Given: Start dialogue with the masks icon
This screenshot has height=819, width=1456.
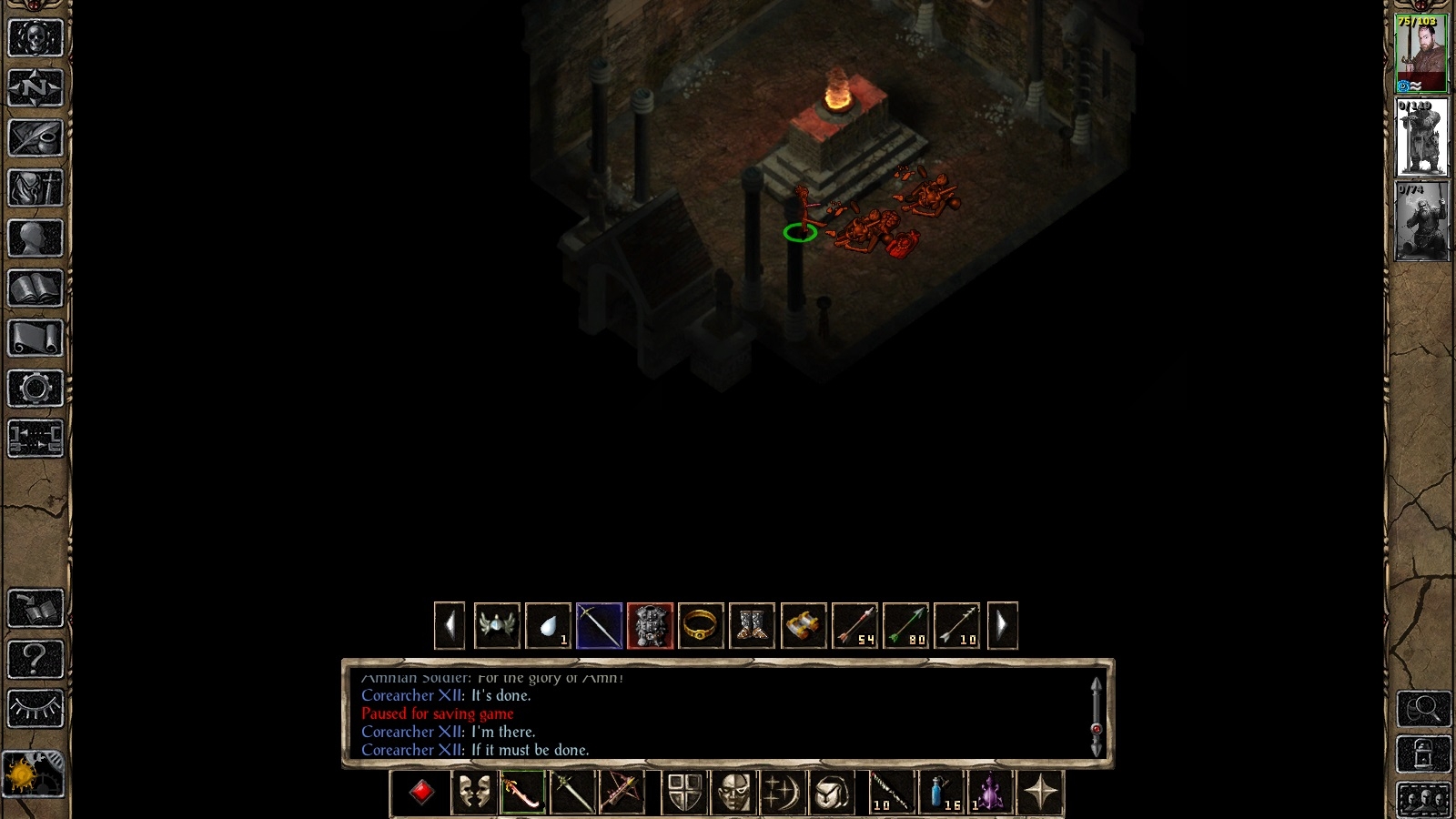Looking at the screenshot, I should [473, 791].
